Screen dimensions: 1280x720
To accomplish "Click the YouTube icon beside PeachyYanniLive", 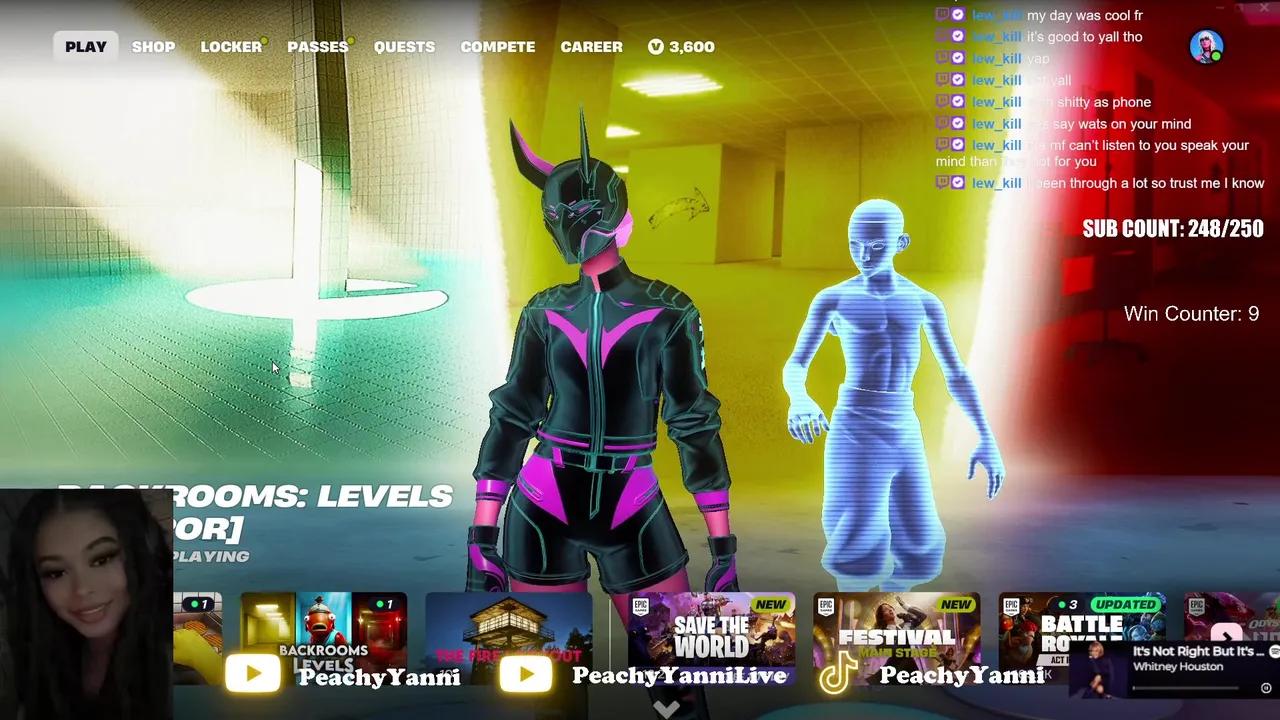I will (526, 674).
